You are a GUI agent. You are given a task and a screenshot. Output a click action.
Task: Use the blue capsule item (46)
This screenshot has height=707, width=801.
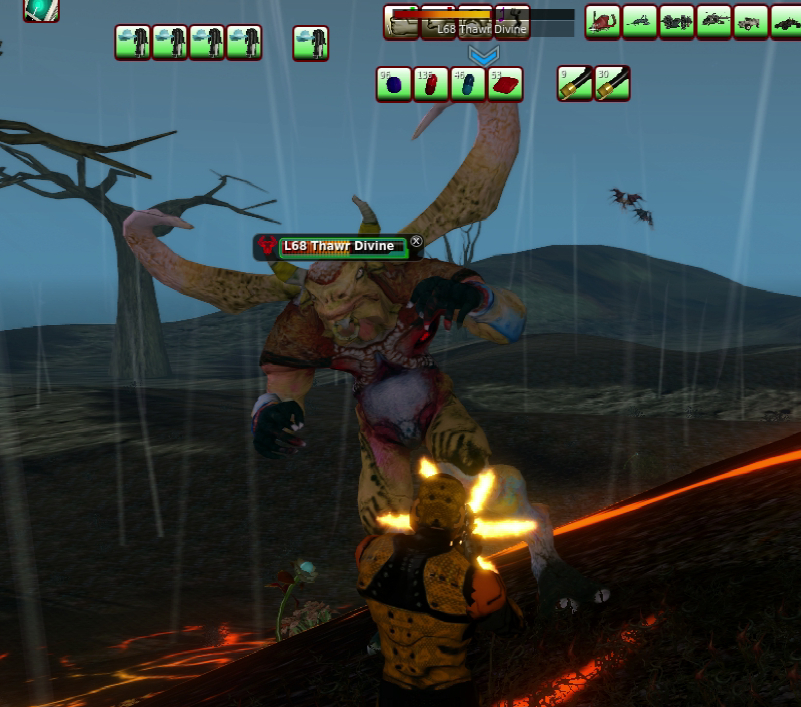tap(468, 85)
